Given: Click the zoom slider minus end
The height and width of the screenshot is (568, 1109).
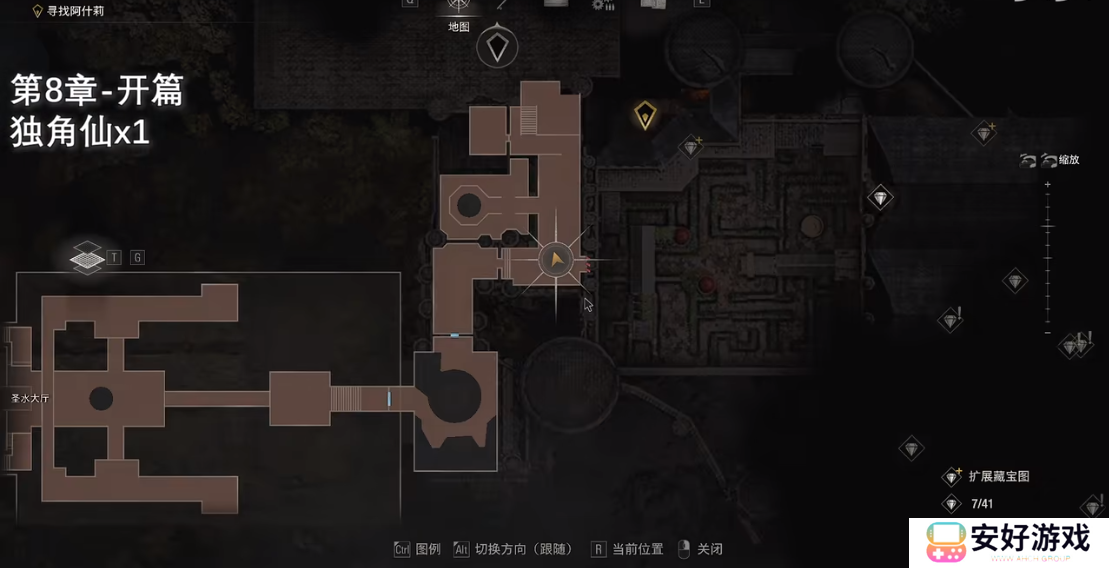Looking at the screenshot, I should (x=1047, y=332).
